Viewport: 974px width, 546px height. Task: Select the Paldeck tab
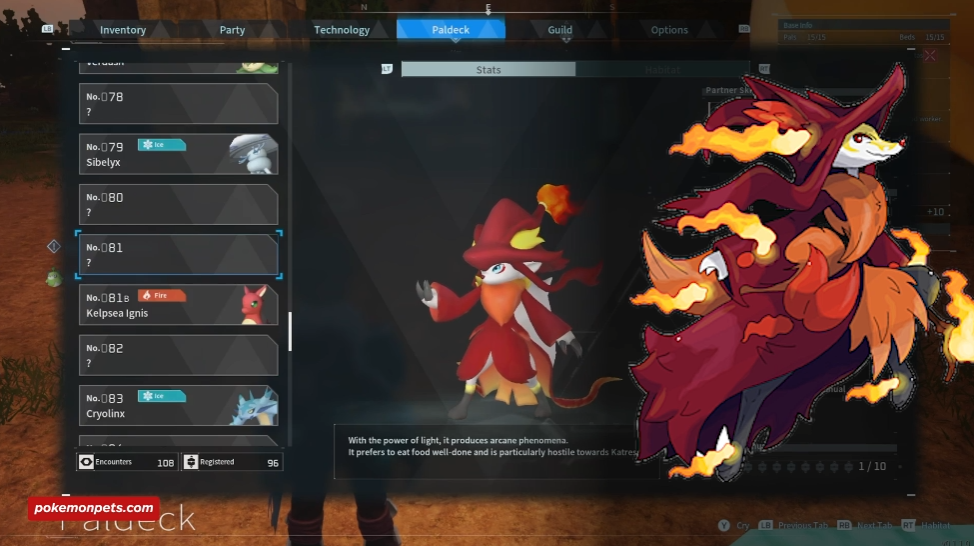pyautogui.click(x=451, y=30)
